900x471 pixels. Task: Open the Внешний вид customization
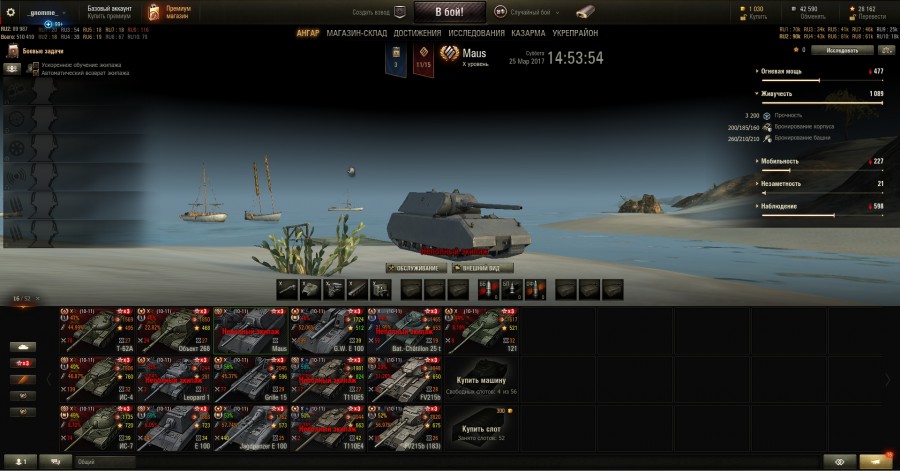(x=484, y=268)
